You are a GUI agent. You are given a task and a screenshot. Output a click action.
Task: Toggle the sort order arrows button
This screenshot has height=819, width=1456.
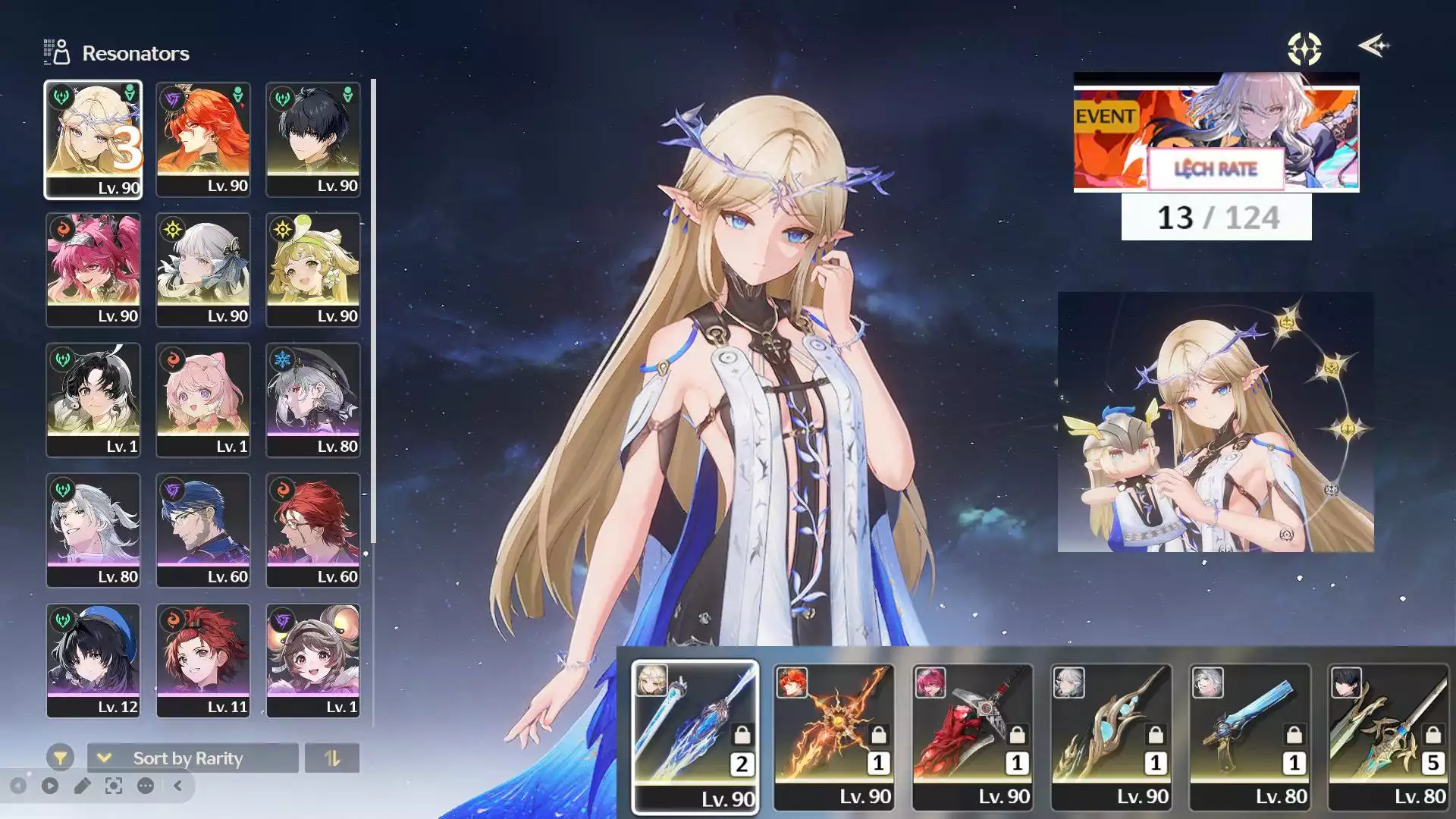332,758
